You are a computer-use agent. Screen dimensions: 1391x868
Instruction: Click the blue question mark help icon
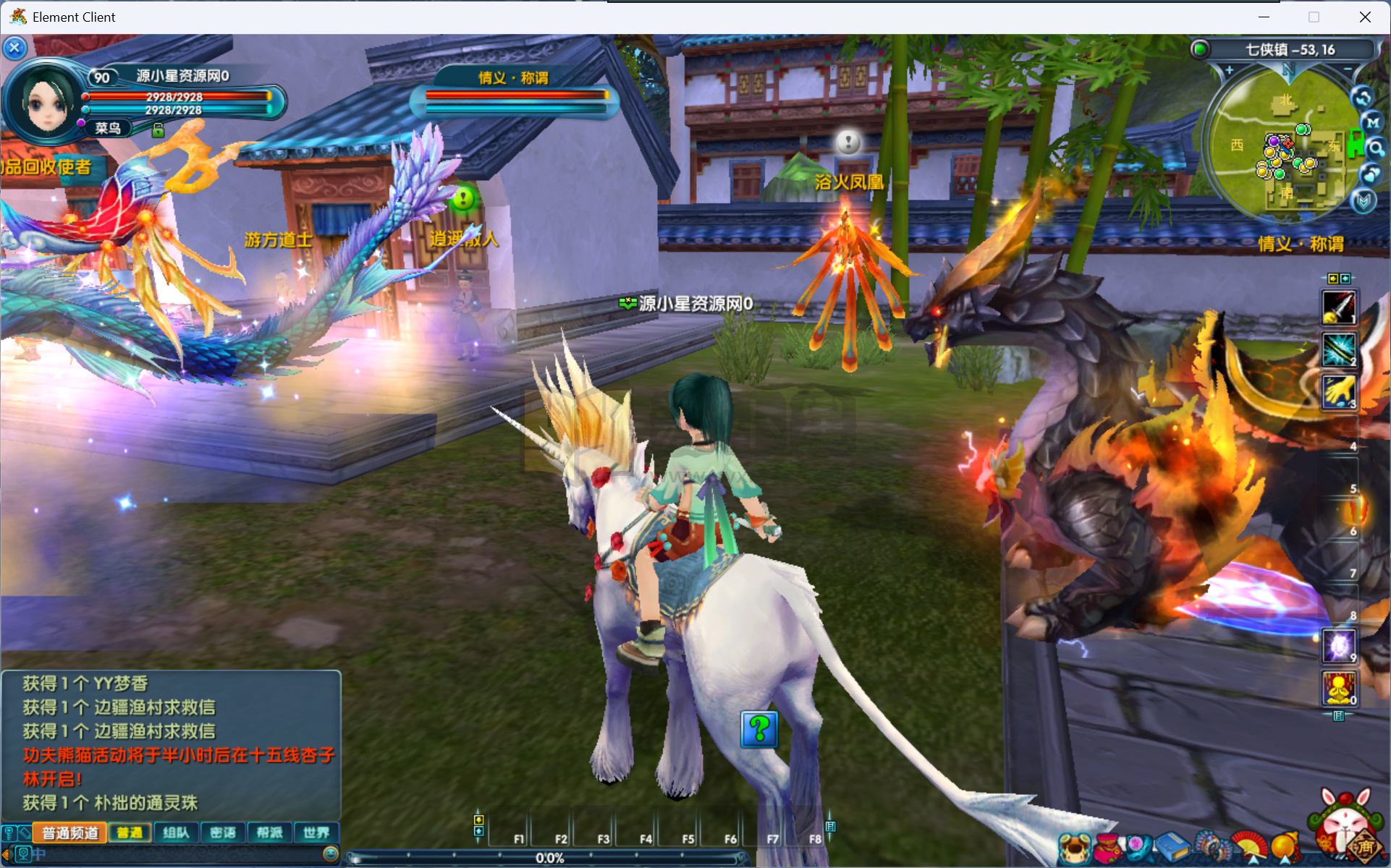click(758, 729)
